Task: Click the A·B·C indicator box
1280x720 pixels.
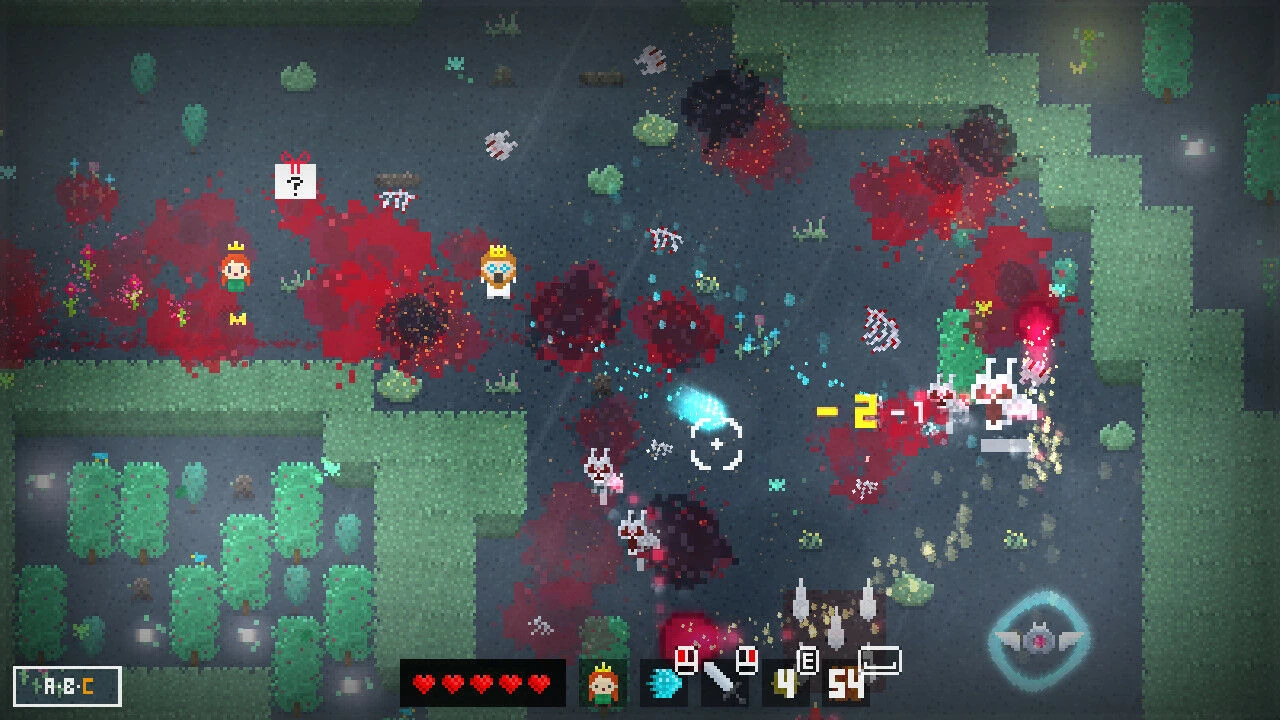Action: (x=68, y=687)
